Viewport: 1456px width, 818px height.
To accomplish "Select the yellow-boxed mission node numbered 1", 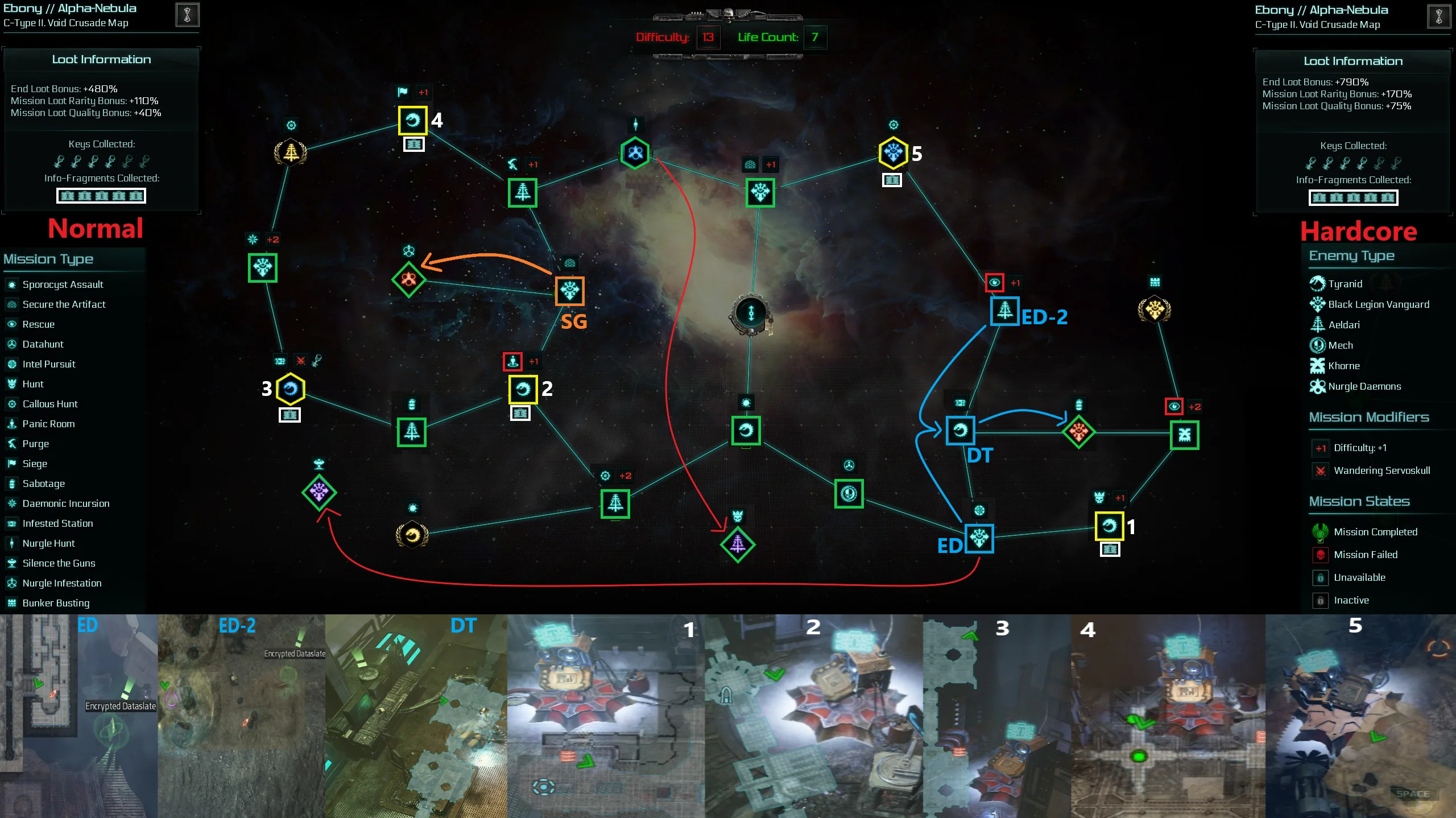I will [1108, 526].
